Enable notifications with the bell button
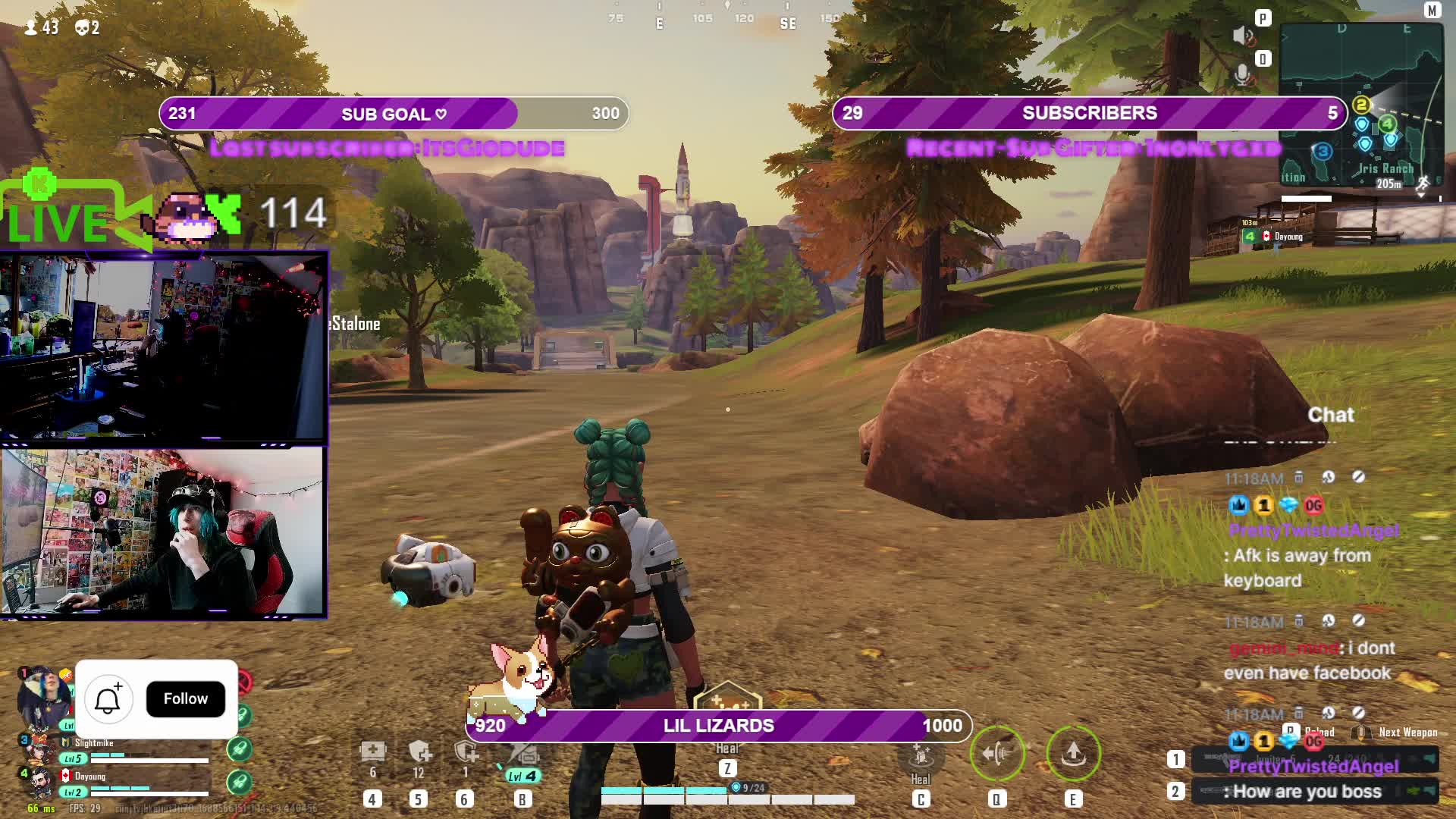Screen dimensions: 1456x819 pos(108,698)
